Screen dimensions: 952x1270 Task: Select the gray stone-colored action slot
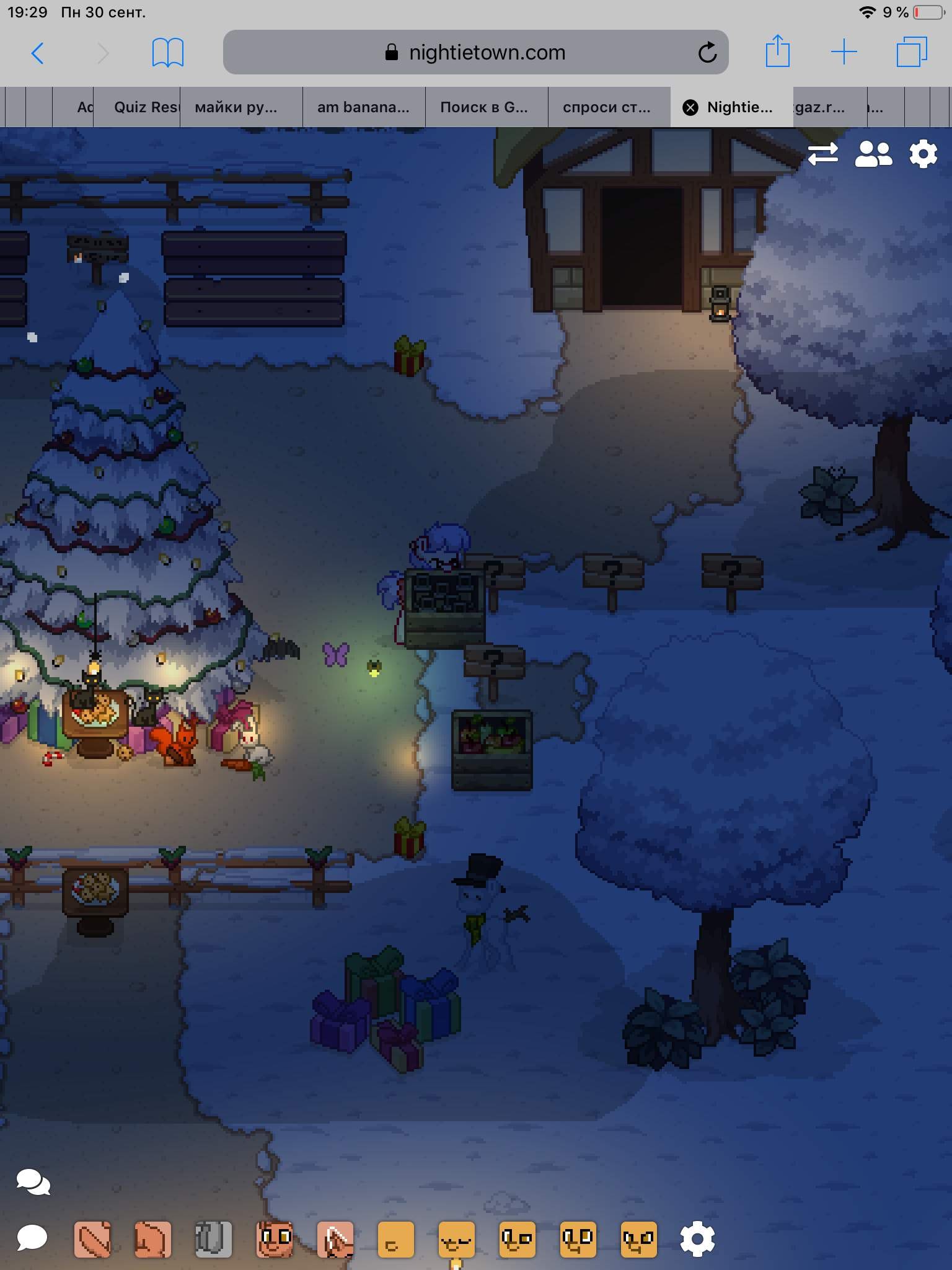coord(213,1239)
